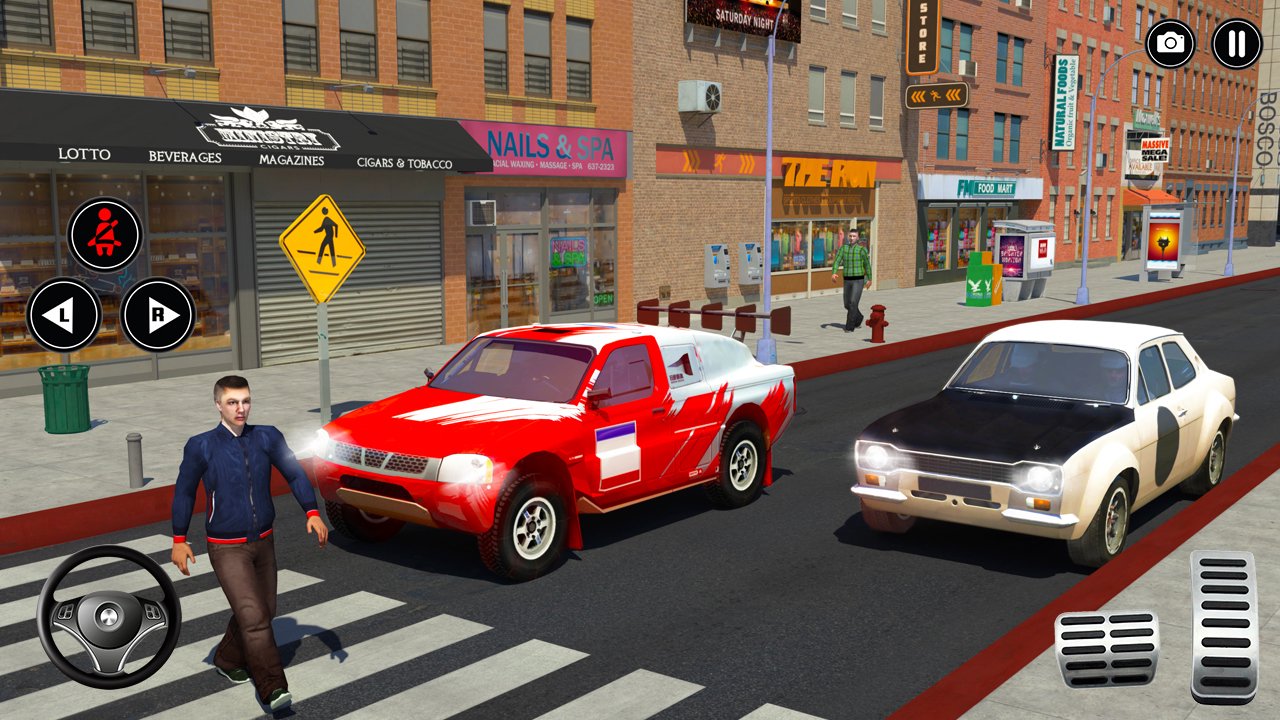This screenshot has height=720, width=1280.
Task: Pause the game
Action: coord(1236,44)
